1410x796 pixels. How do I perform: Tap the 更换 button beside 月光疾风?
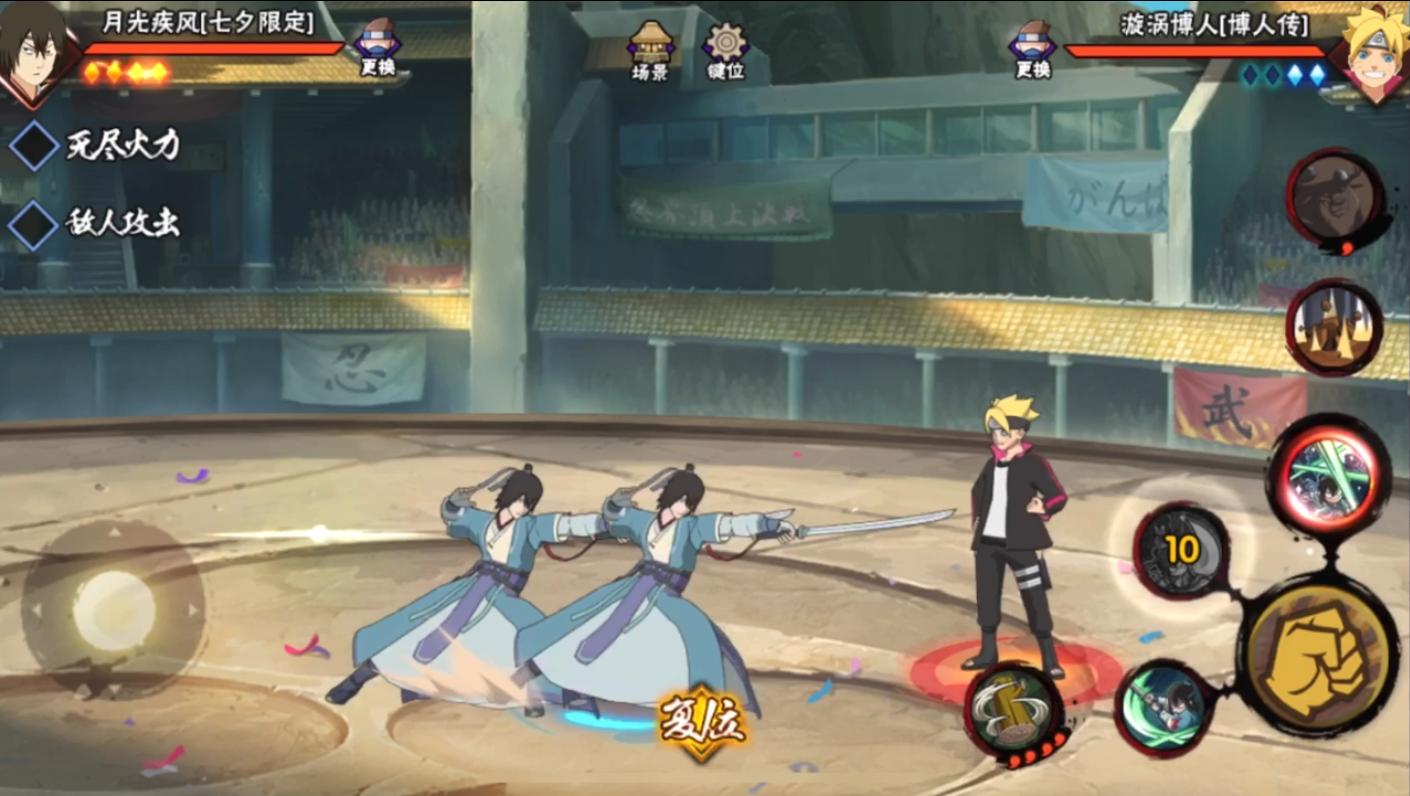(376, 48)
